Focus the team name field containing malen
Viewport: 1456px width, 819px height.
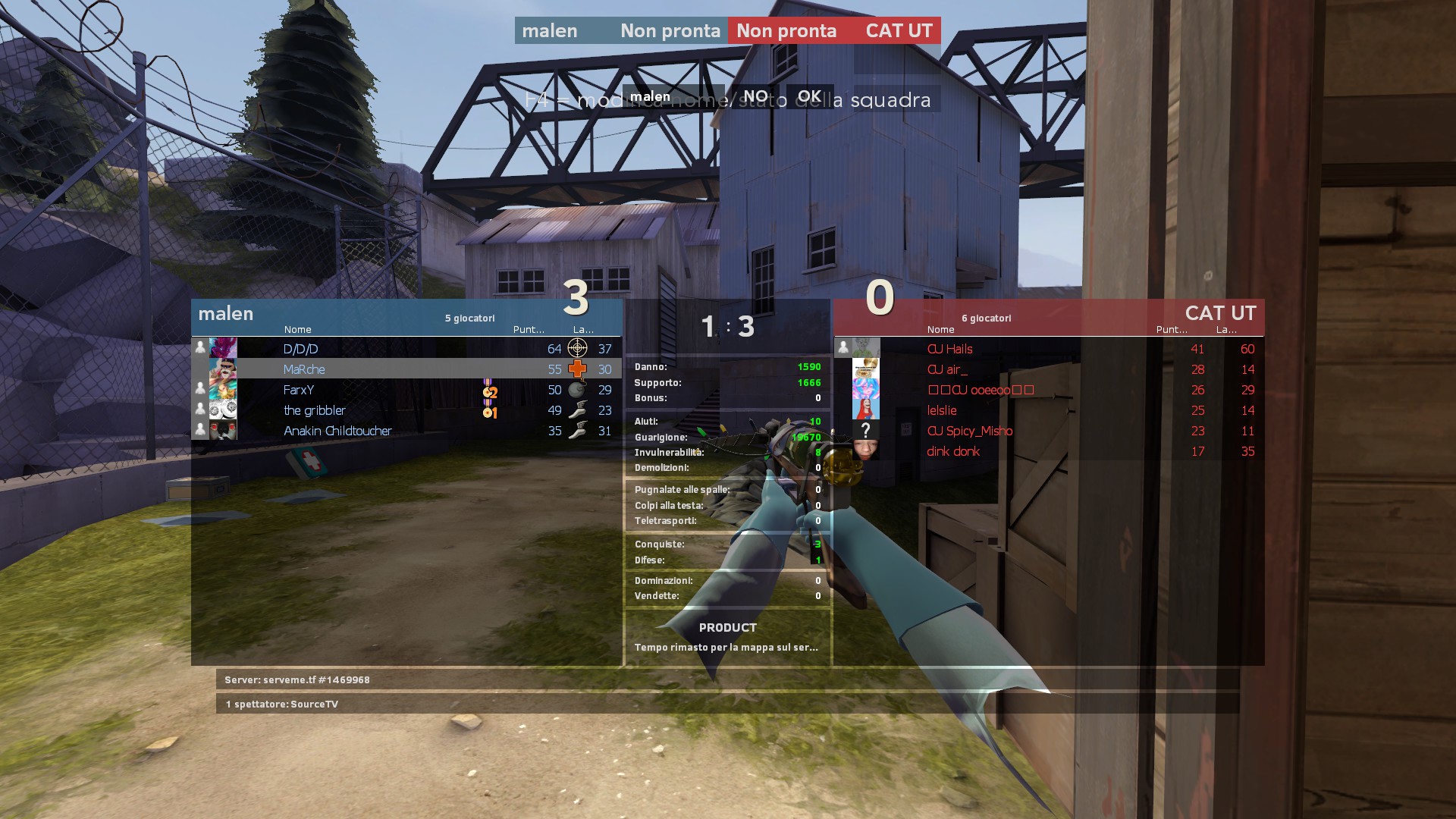pos(672,96)
